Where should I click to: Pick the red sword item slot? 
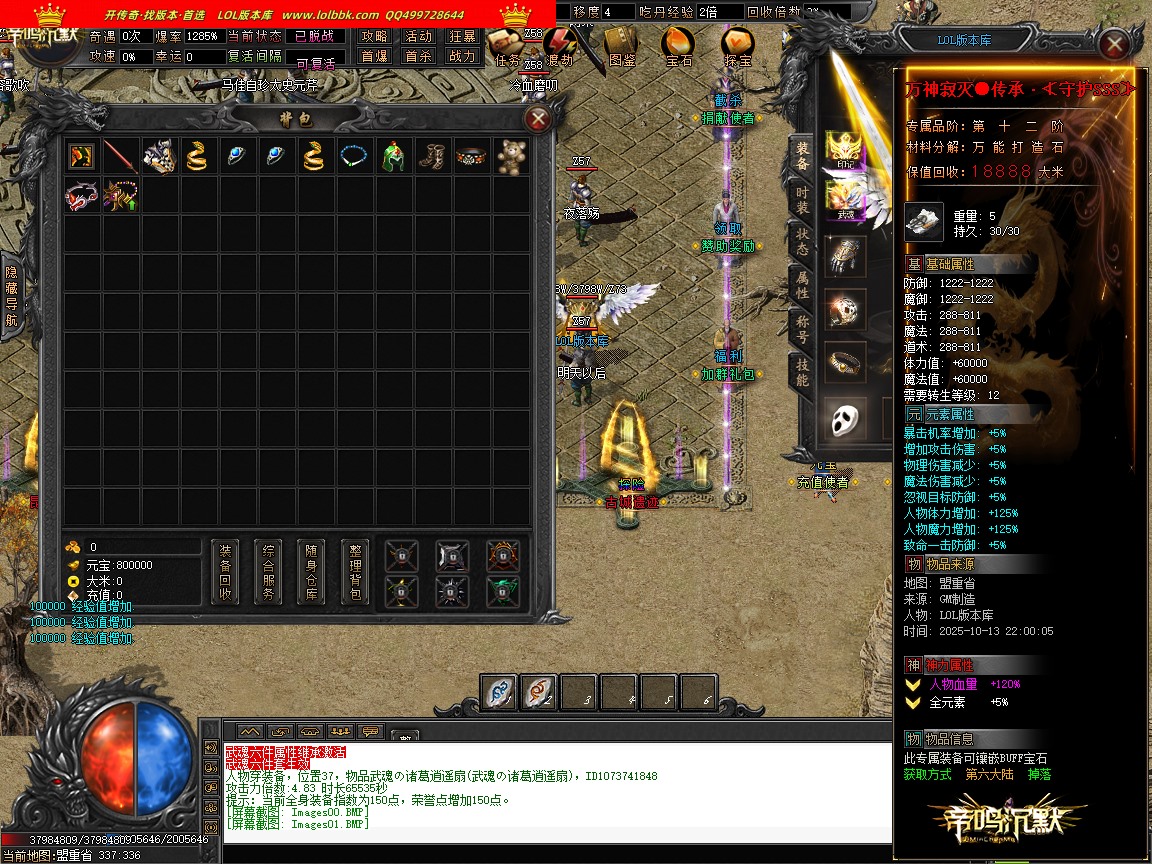[x=120, y=157]
